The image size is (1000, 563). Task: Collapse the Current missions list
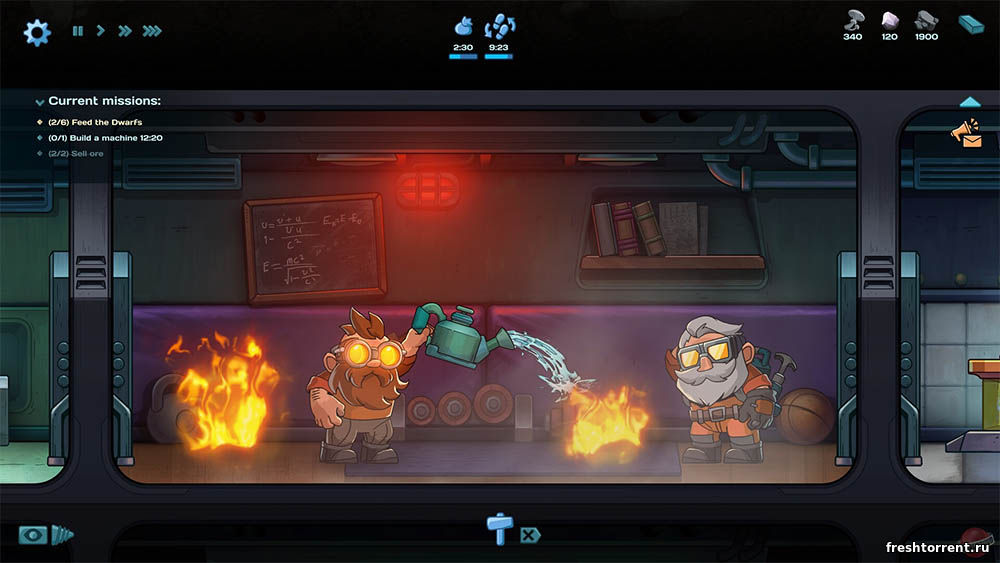coord(40,102)
